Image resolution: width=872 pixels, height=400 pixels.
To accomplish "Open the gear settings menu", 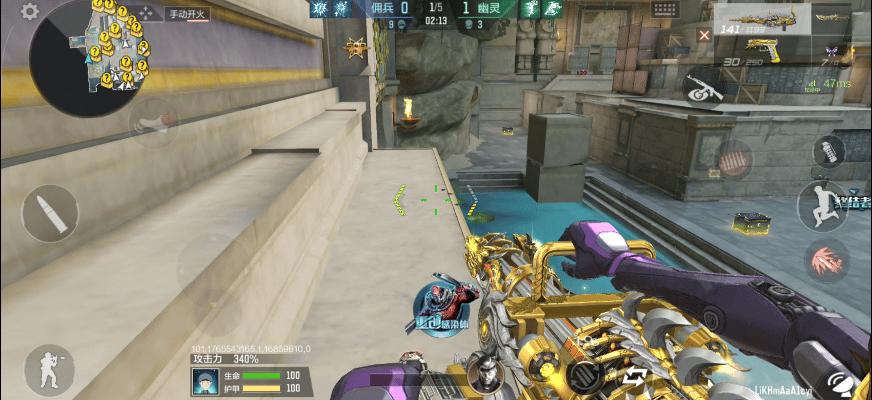I will pos(30,12).
